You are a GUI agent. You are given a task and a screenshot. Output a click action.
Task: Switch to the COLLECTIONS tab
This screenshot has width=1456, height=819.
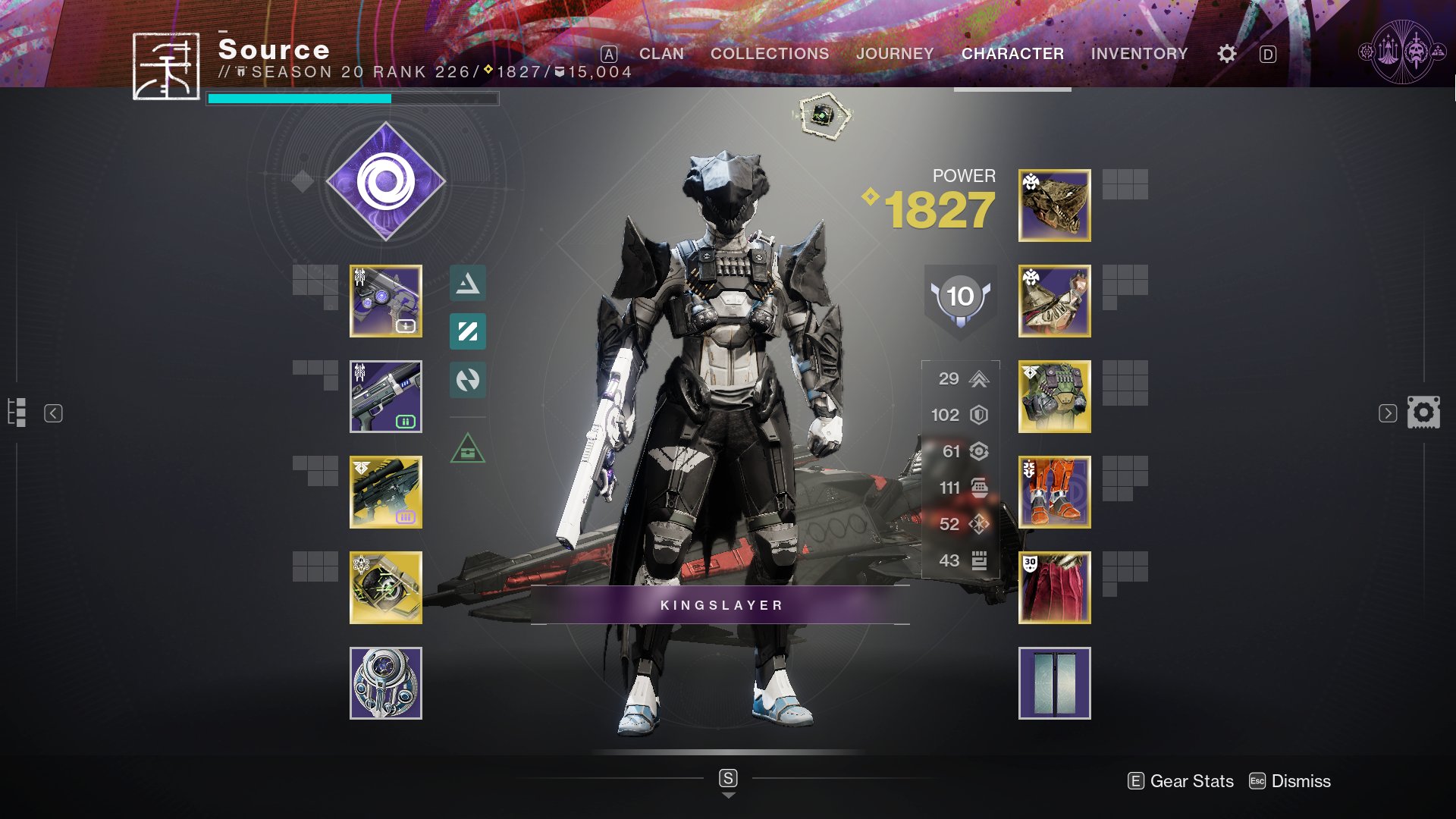tap(768, 54)
